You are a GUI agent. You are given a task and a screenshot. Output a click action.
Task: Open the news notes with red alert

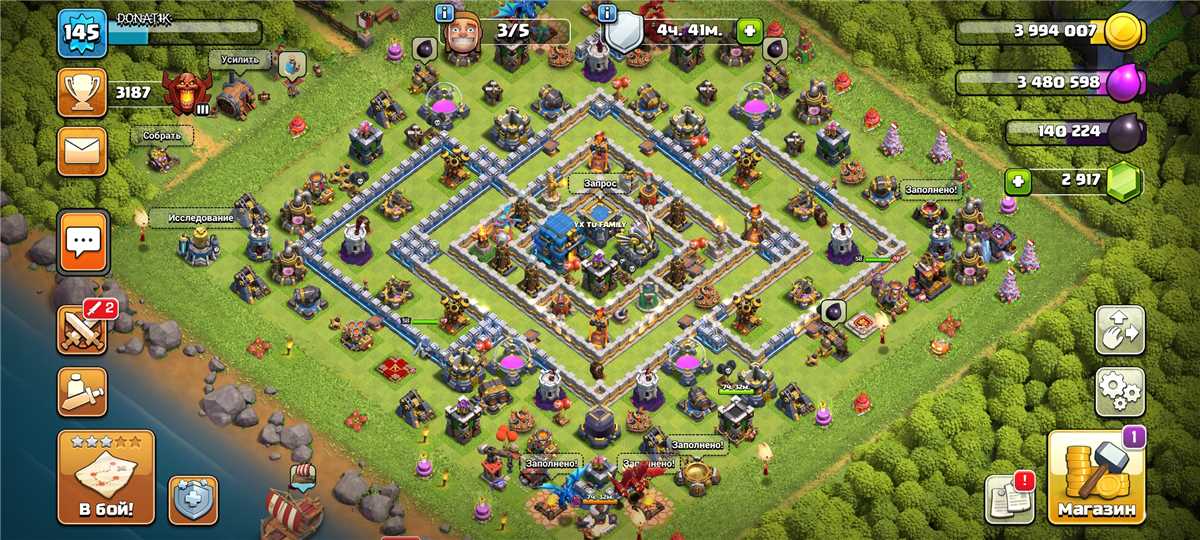click(x=1008, y=498)
